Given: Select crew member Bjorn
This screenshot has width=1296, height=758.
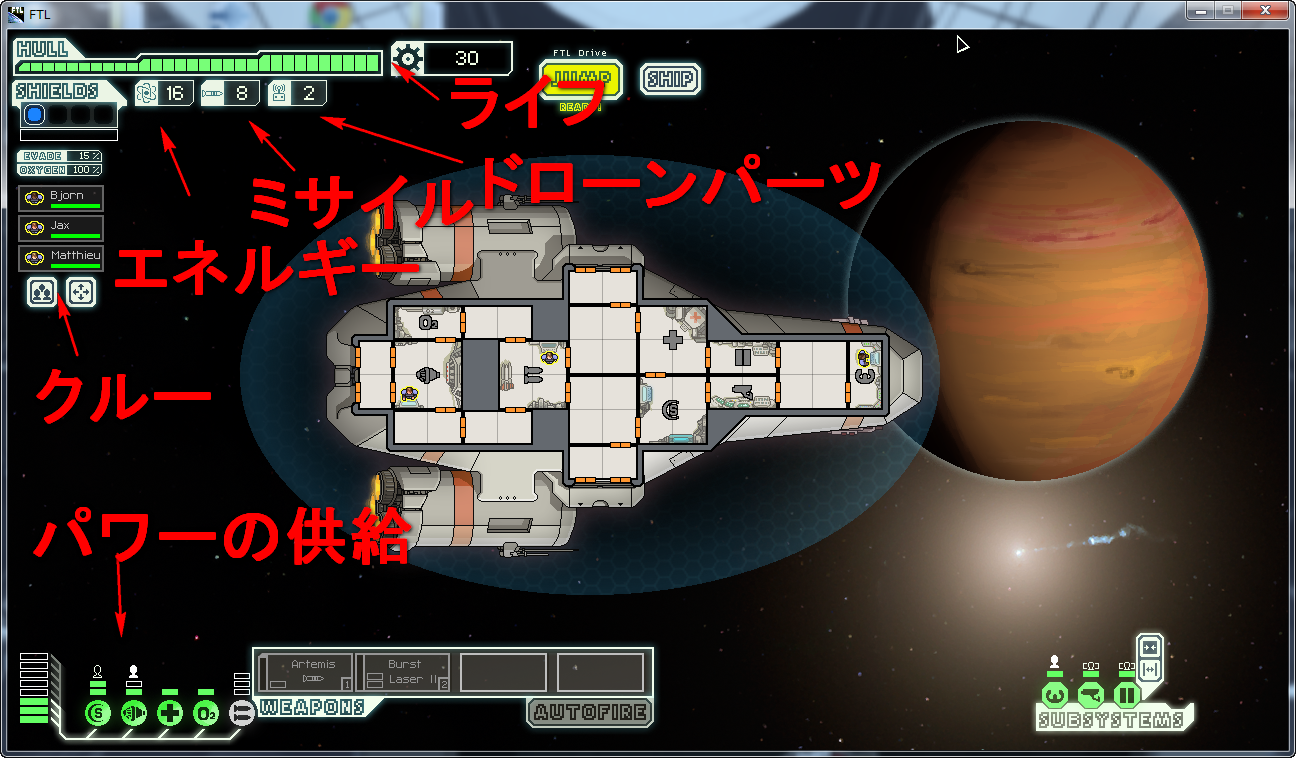Looking at the screenshot, I should tap(61, 199).
